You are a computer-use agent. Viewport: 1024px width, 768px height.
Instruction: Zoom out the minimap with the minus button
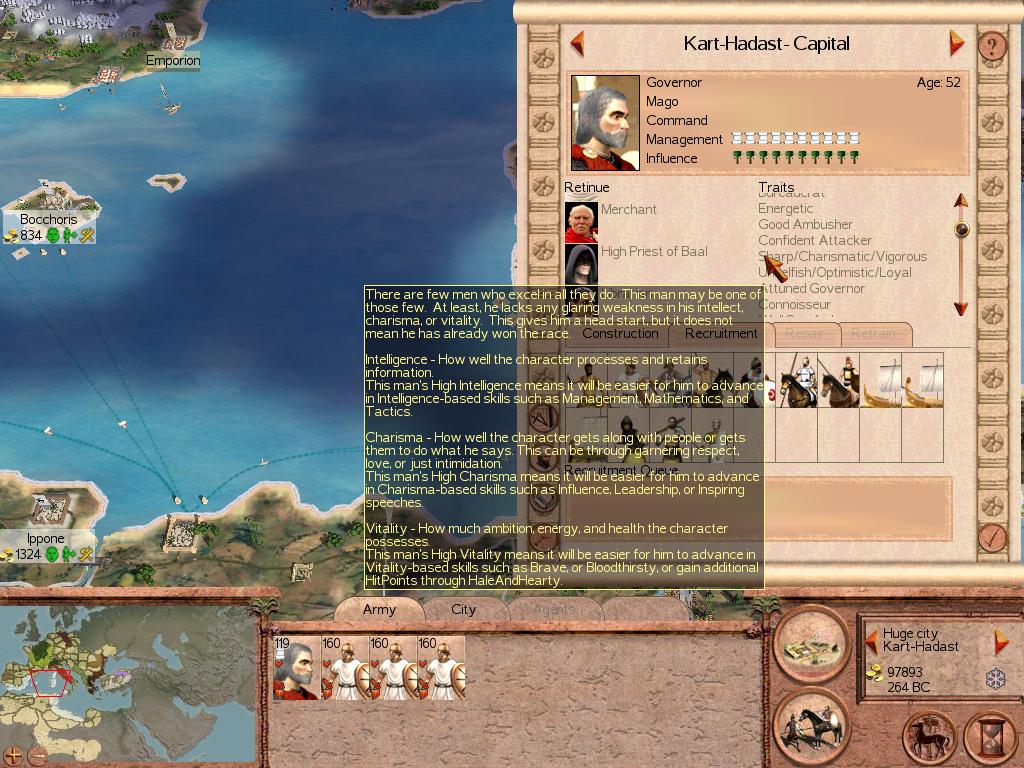[x=37, y=755]
